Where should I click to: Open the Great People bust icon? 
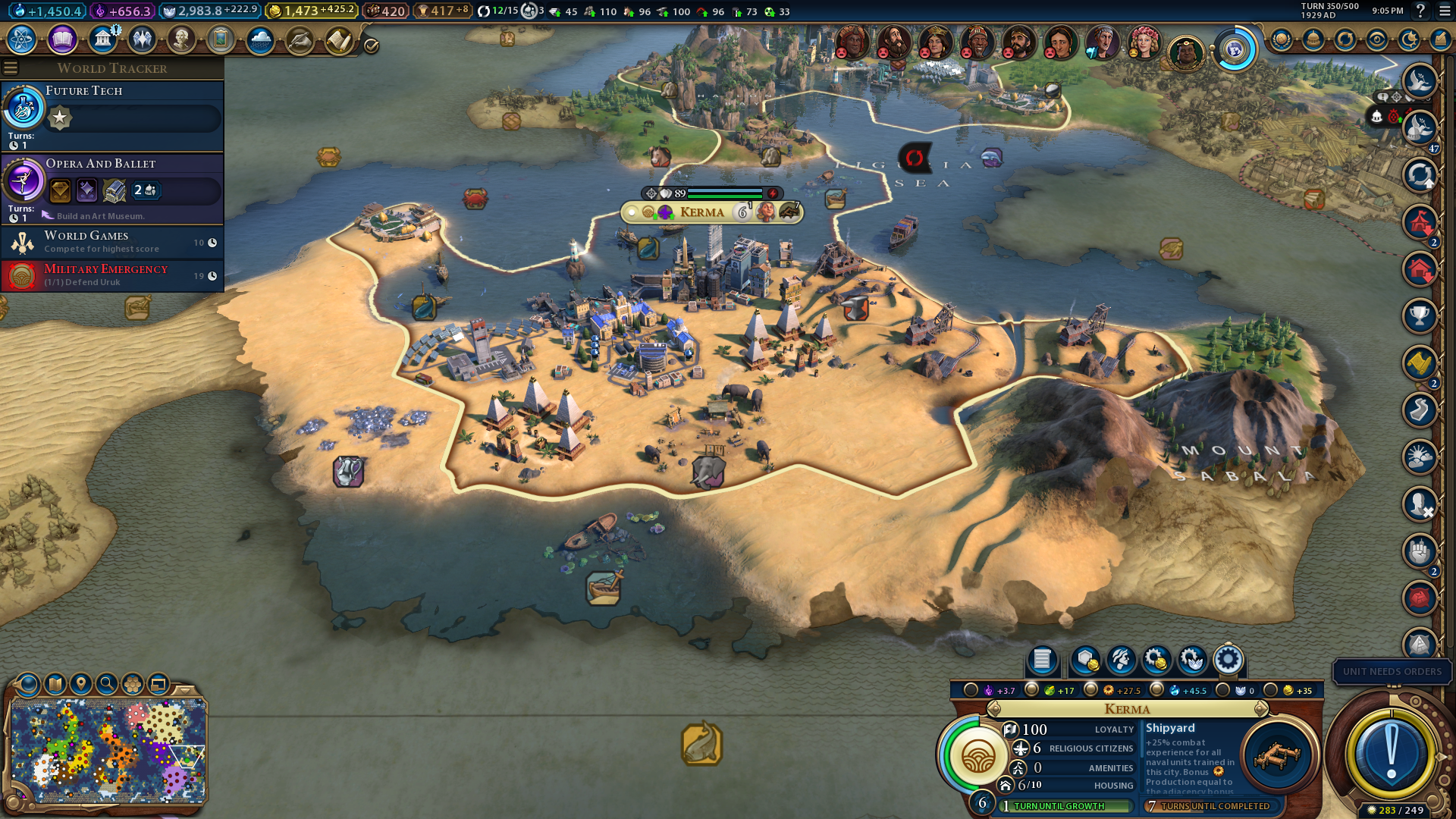click(181, 39)
